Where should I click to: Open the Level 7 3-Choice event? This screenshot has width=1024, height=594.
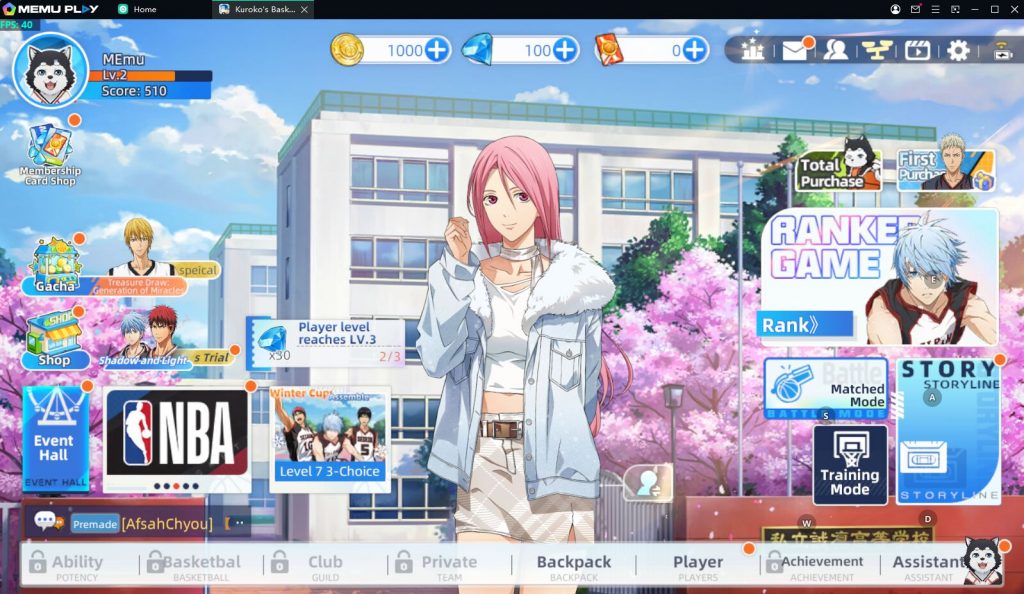click(x=329, y=438)
